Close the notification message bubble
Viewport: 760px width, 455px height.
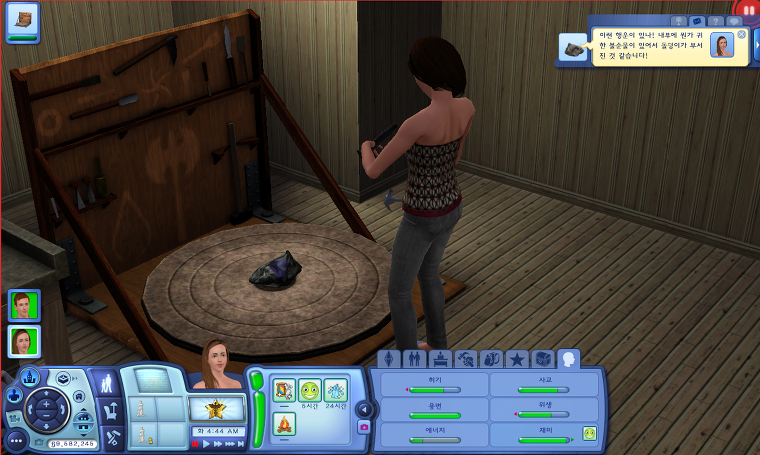pos(741,35)
